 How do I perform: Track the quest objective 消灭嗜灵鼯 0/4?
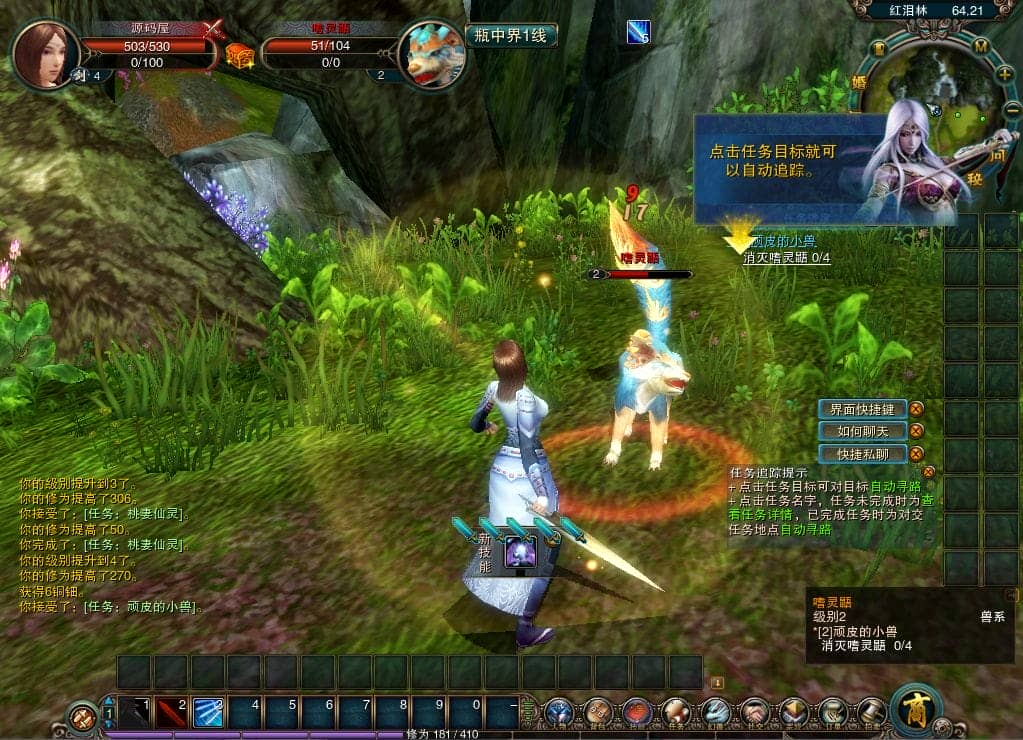(x=786, y=258)
